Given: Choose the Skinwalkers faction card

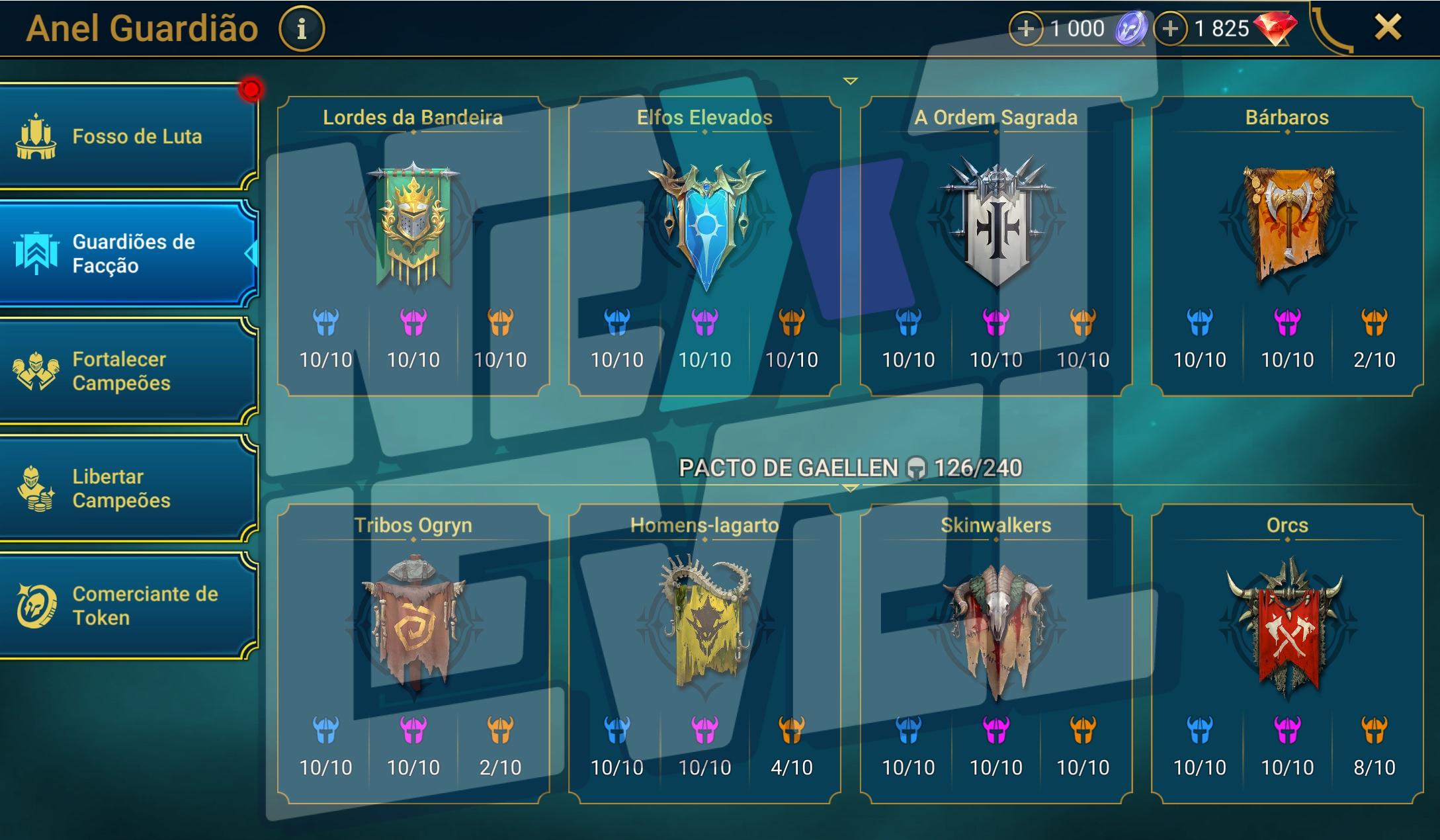Looking at the screenshot, I should pos(996,653).
